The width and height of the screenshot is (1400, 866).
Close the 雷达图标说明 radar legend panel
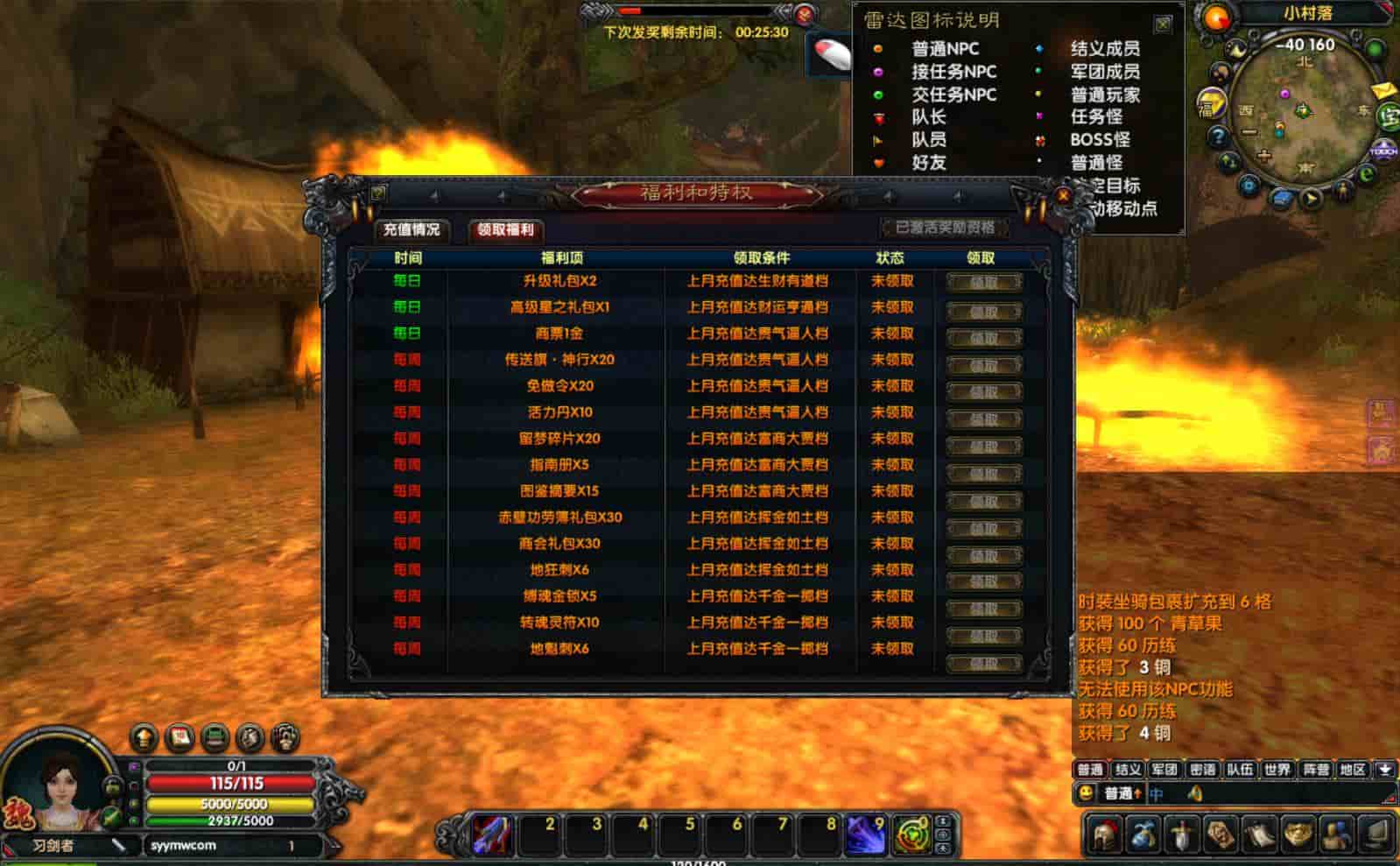(1163, 24)
